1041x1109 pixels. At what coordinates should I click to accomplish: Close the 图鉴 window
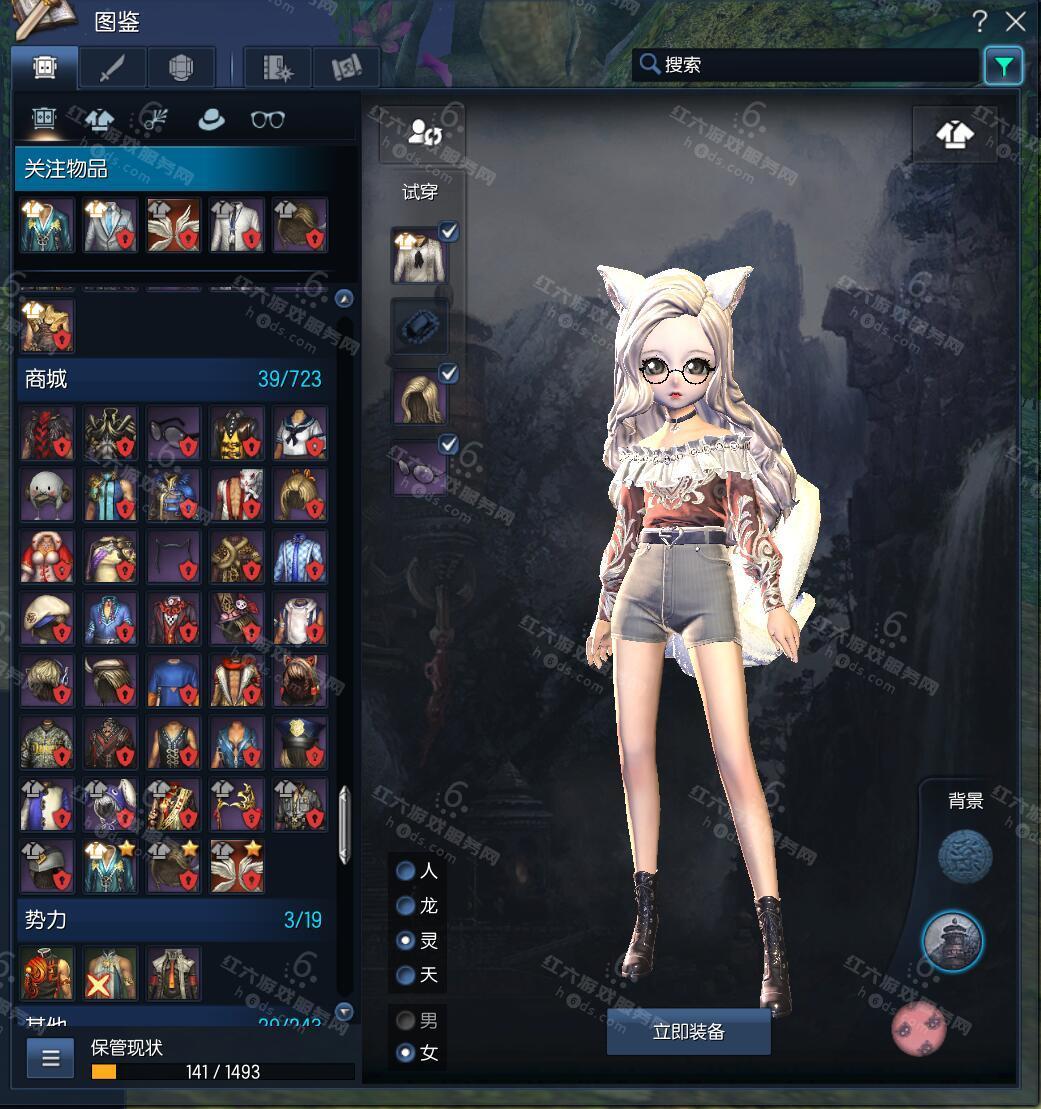1016,21
